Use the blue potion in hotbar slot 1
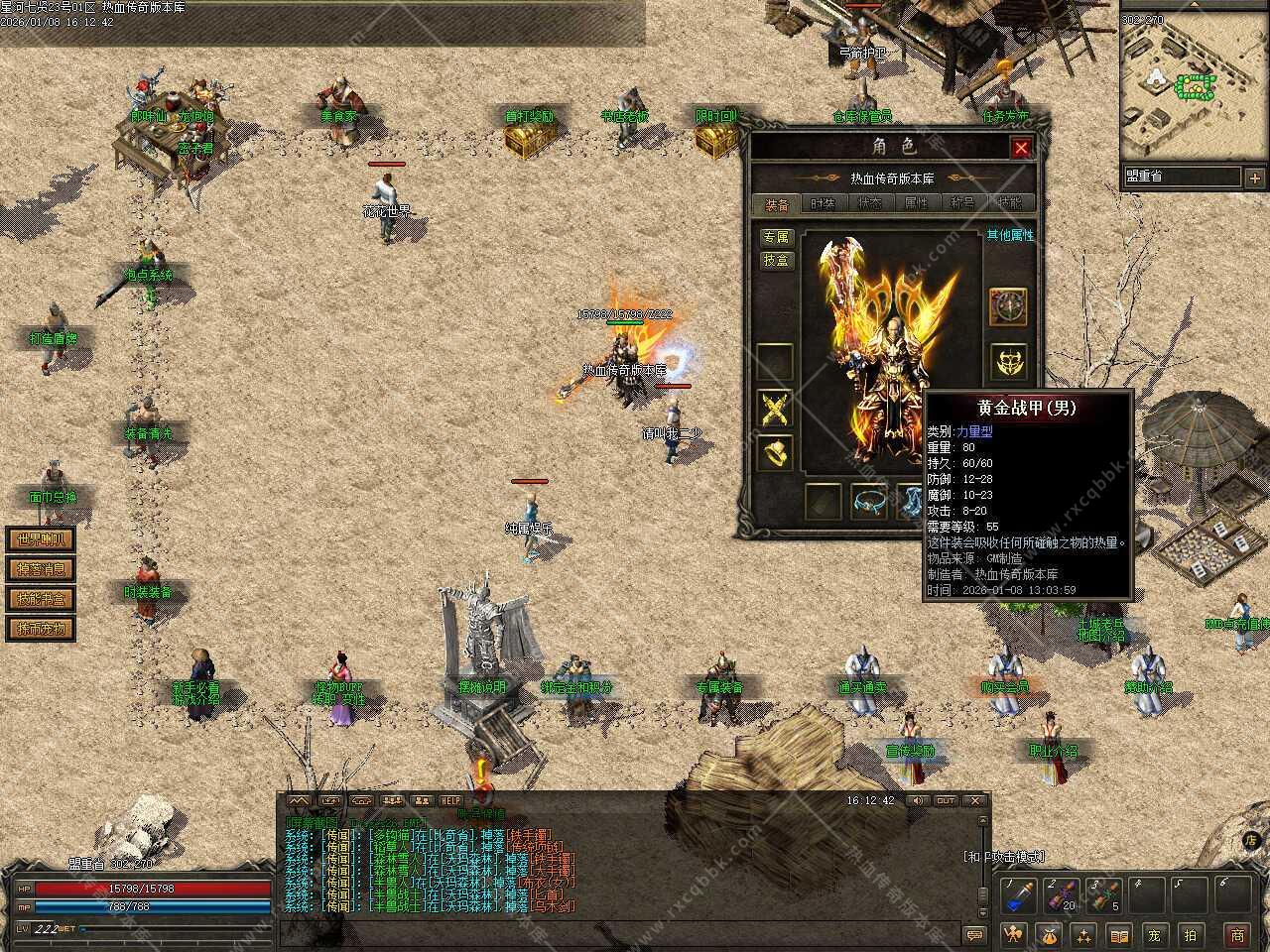This screenshot has width=1270, height=952. [1017, 895]
